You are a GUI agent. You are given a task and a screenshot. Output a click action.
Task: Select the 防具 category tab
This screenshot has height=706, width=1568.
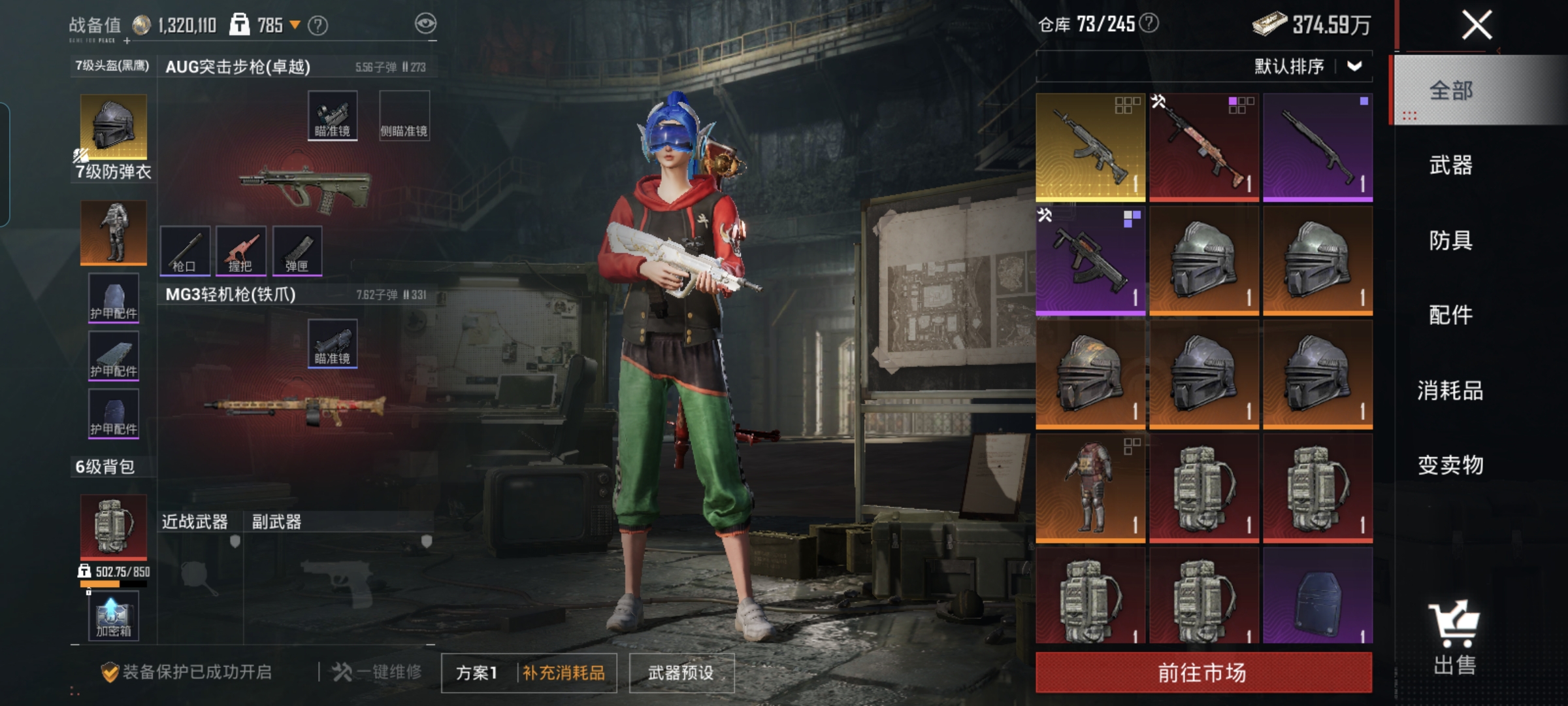[1450, 241]
